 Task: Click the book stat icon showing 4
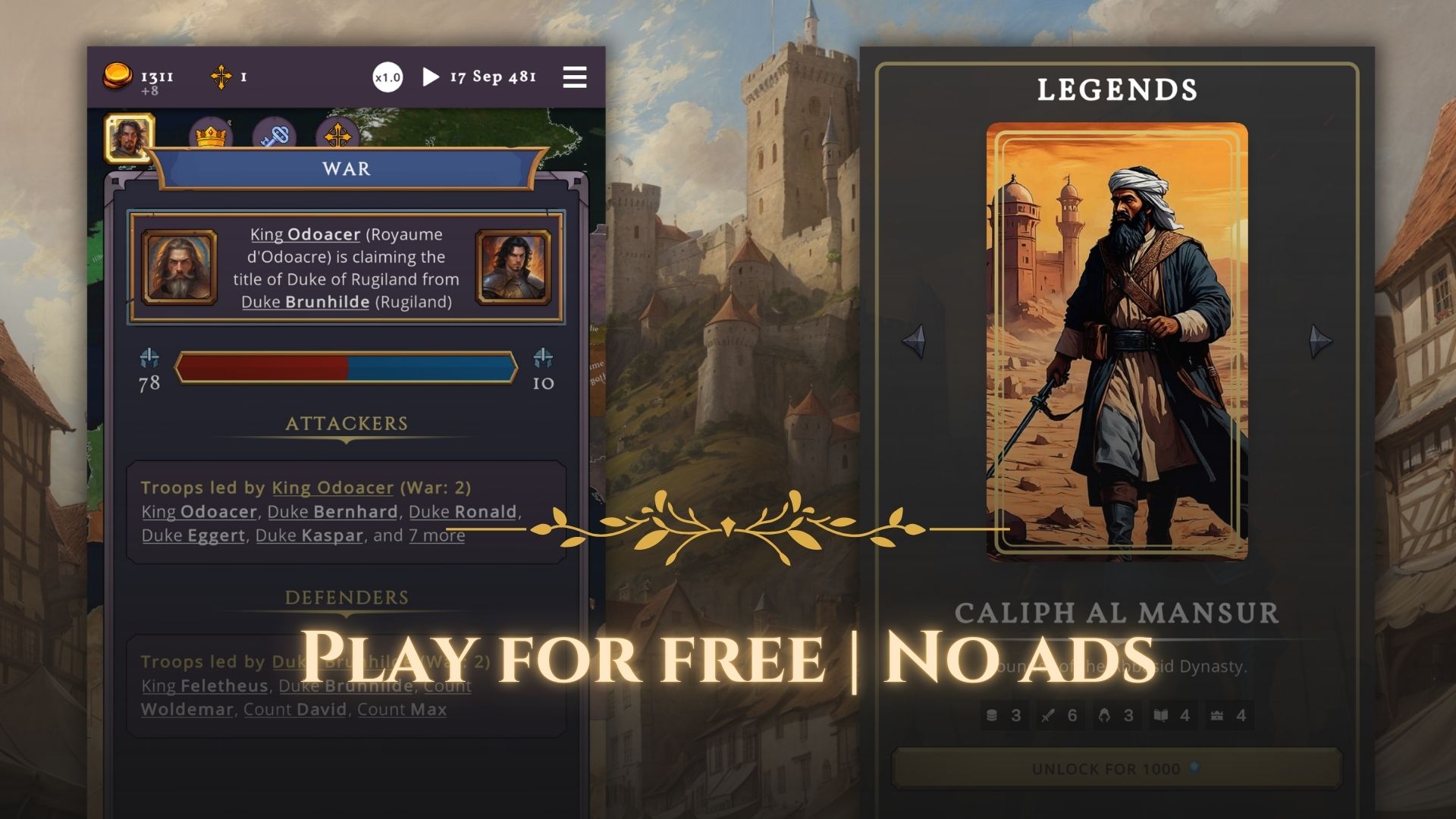click(x=1160, y=715)
